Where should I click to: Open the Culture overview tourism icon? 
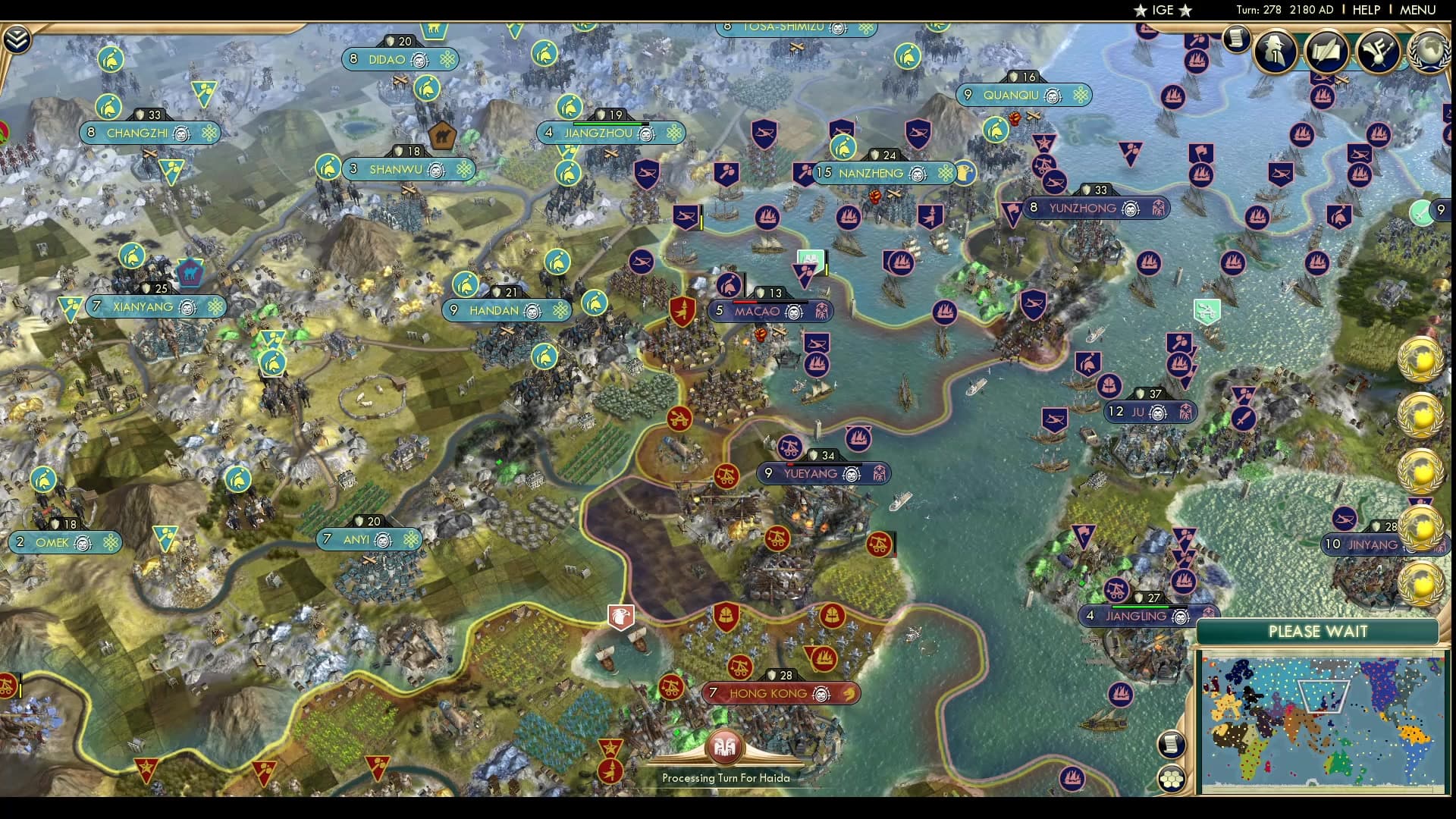[x=1379, y=52]
